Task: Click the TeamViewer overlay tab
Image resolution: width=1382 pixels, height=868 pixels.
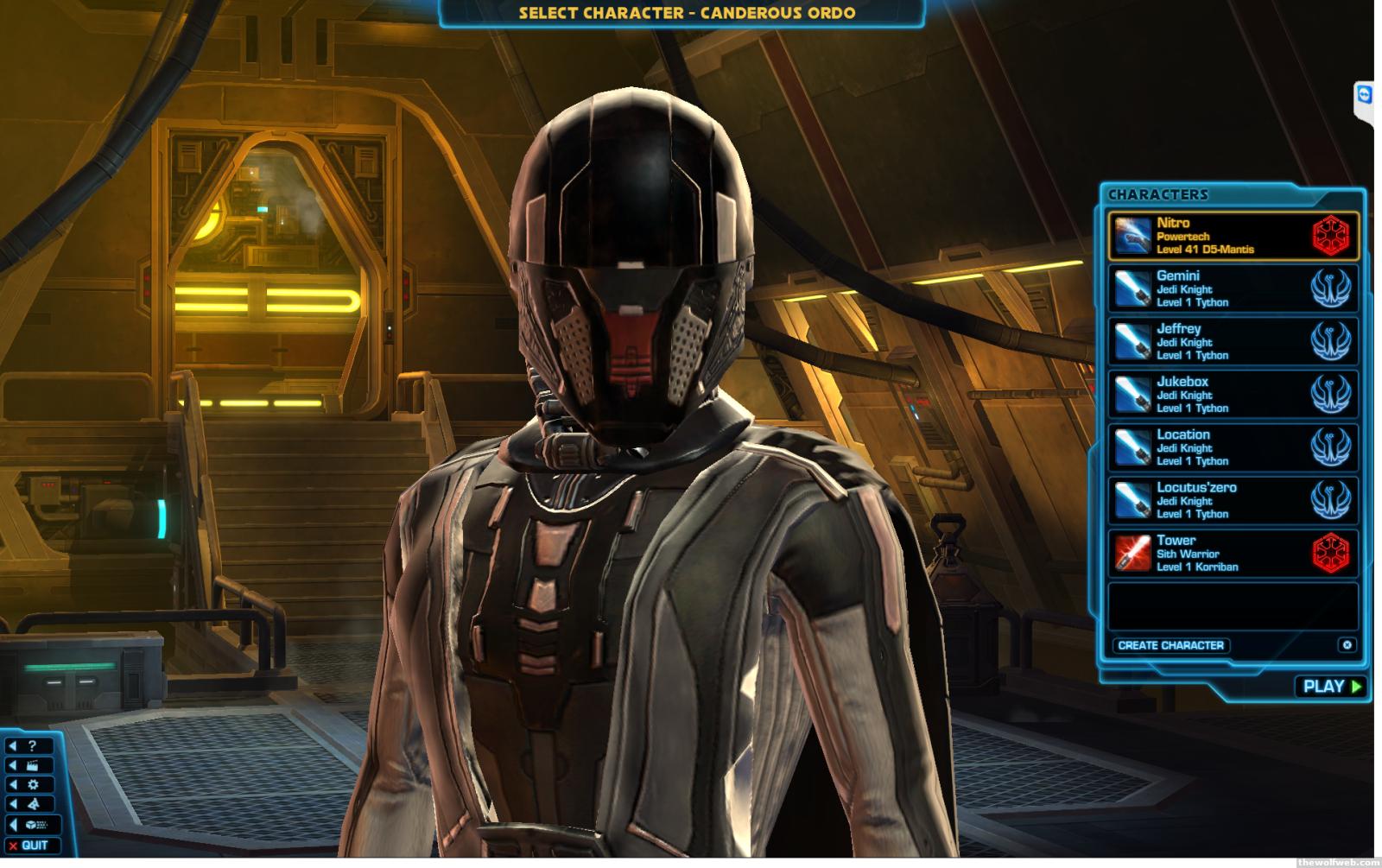Action: point(1365,95)
